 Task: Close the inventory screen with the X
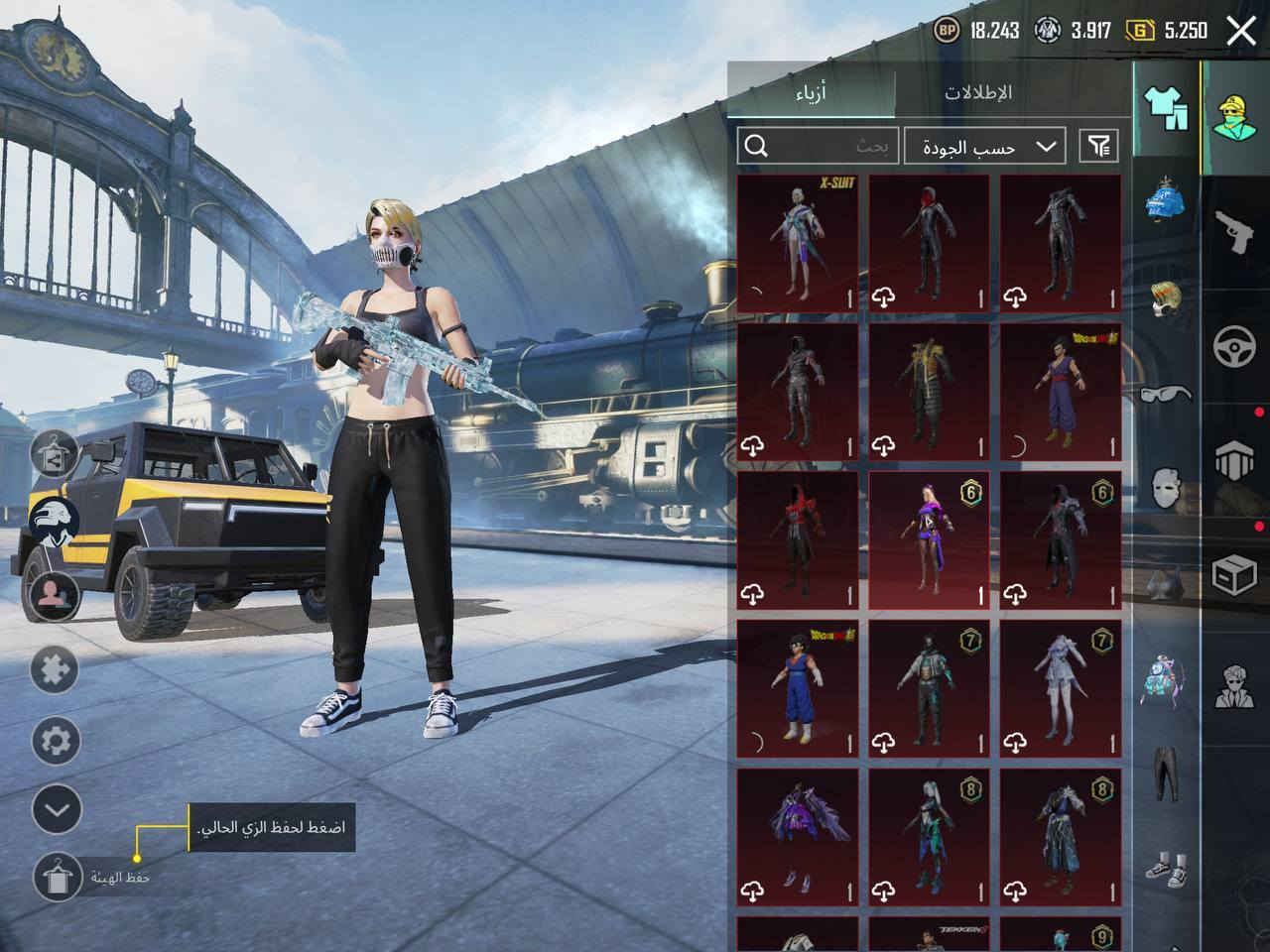[x=1241, y=31]
